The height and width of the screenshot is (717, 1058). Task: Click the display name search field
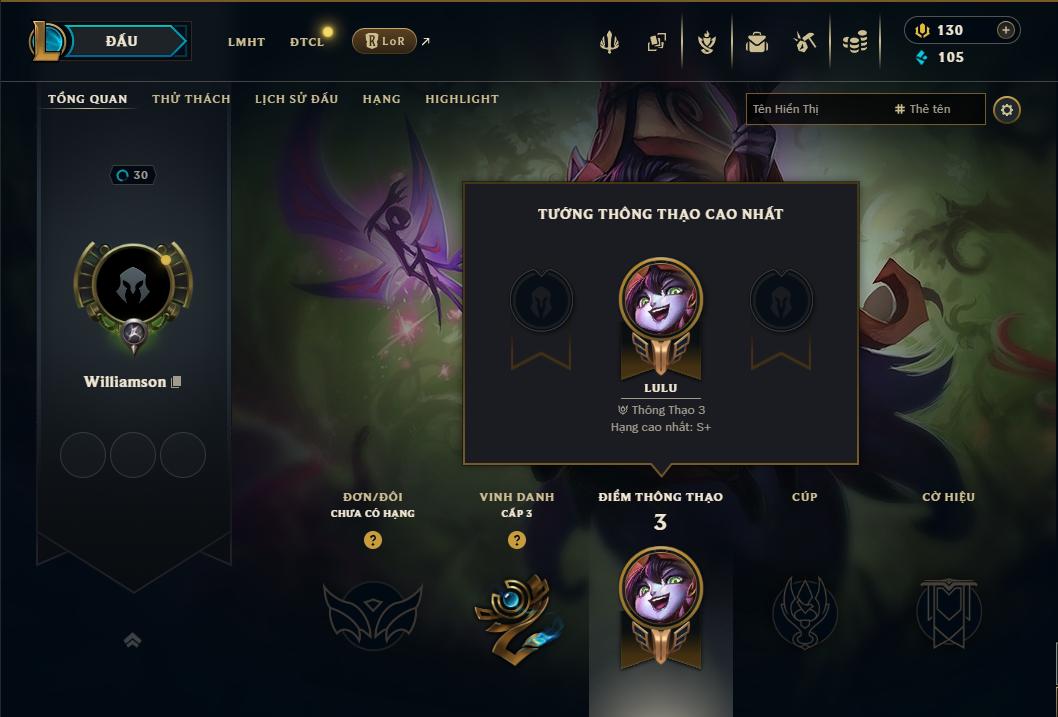pos(815,109)
